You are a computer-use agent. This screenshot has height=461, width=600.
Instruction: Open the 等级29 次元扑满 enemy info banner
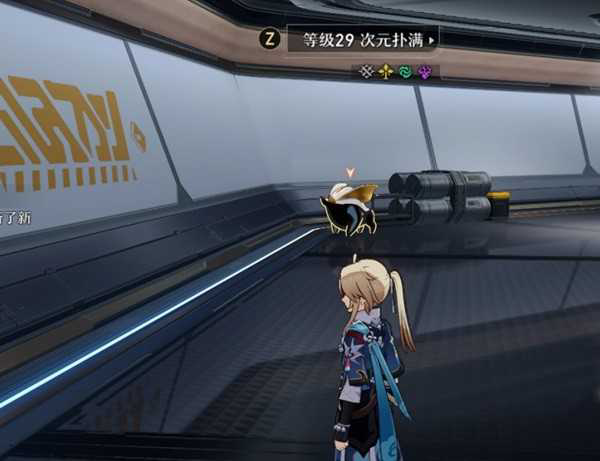coord(362,40)
